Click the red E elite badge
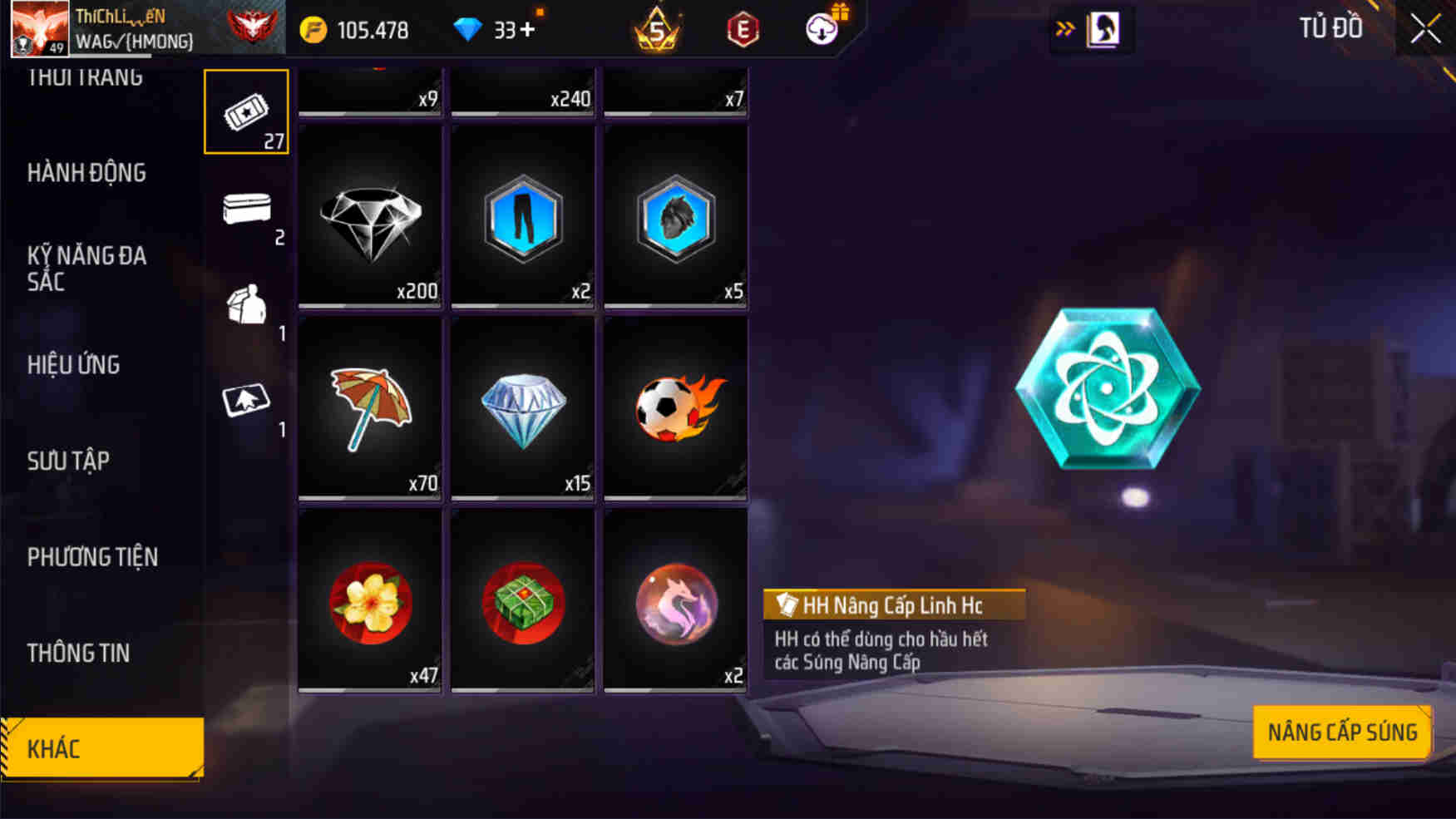 point(743,31)
